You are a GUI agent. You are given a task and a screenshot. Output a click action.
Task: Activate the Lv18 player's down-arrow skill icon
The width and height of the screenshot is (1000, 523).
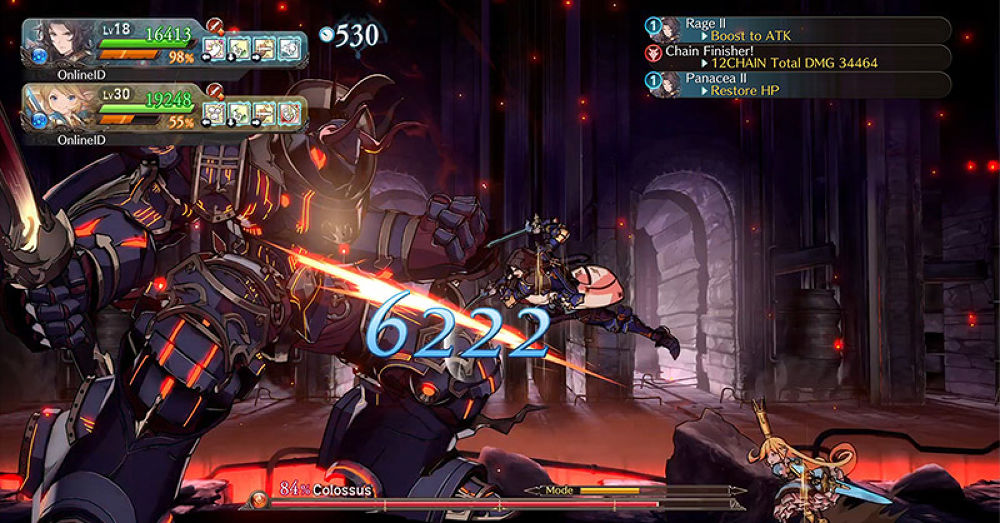[240, 47]
